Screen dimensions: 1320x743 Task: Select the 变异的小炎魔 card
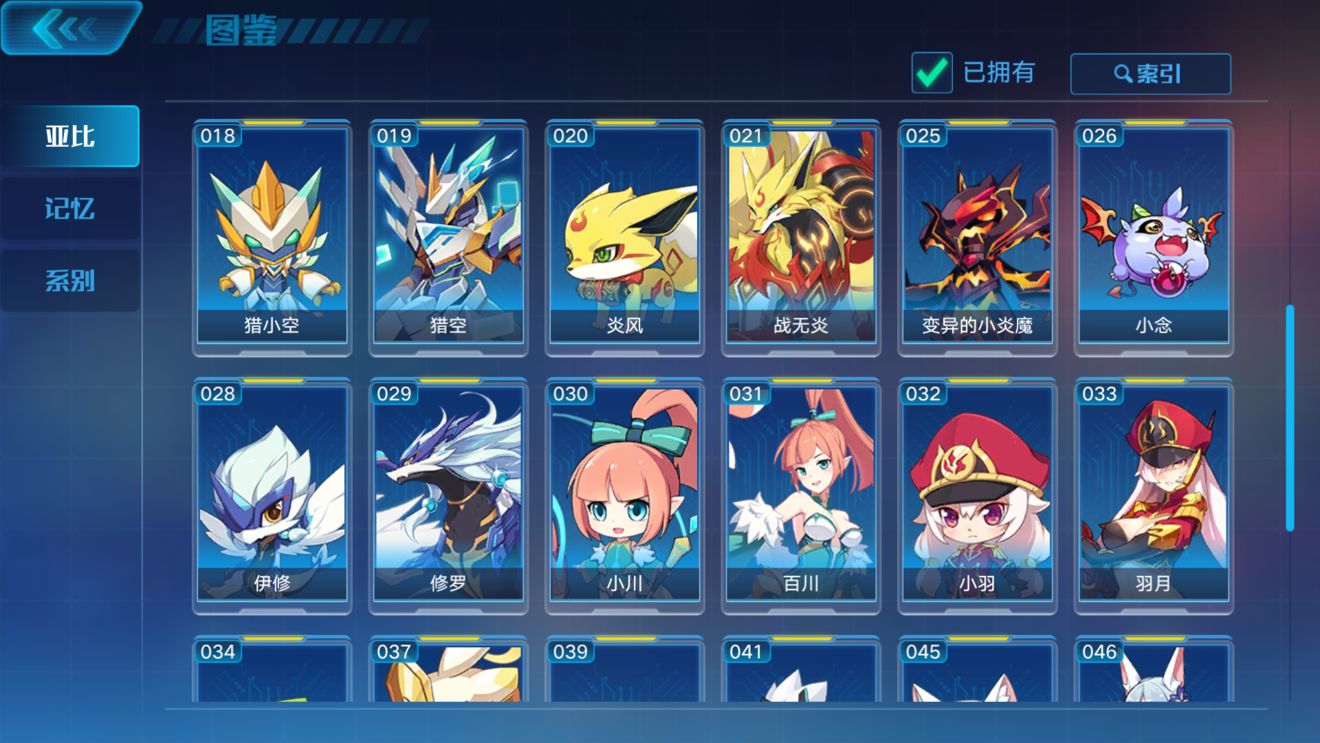tap(977, 238)
